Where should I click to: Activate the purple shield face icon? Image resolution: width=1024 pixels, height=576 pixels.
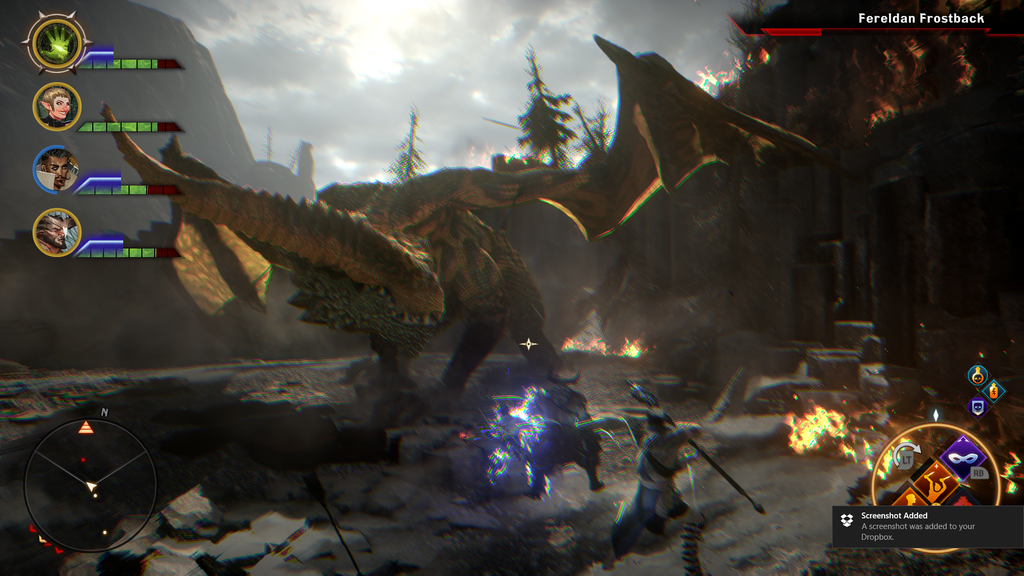click(x=977, y=406)
